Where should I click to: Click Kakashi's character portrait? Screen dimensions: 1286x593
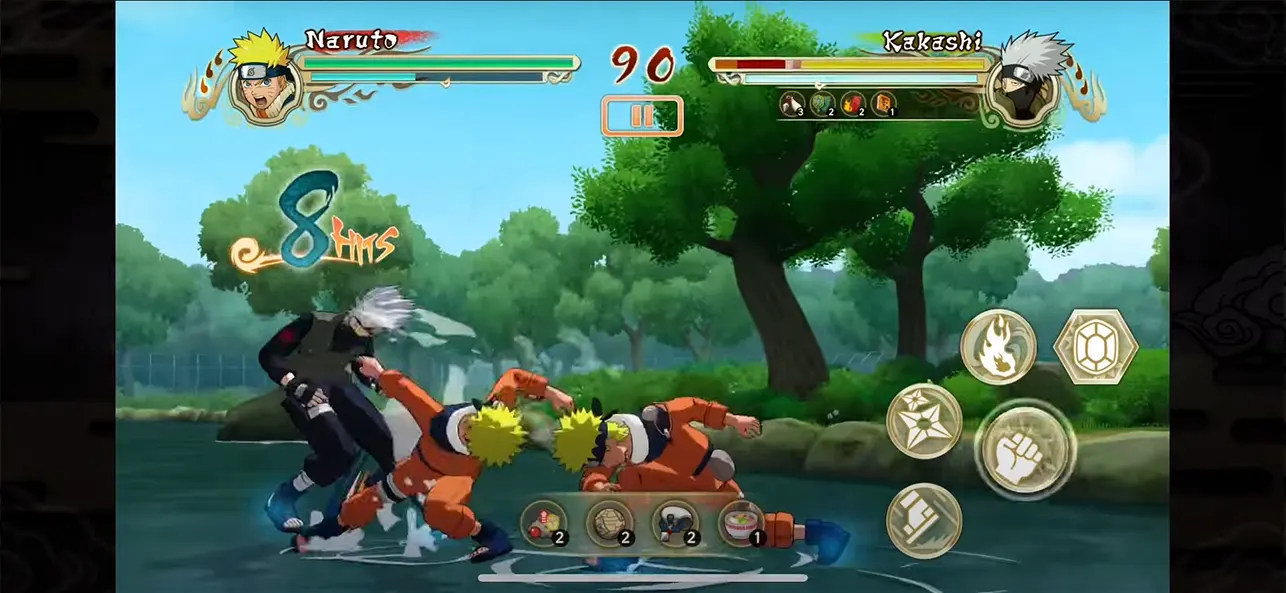[x=1022, y=82]
